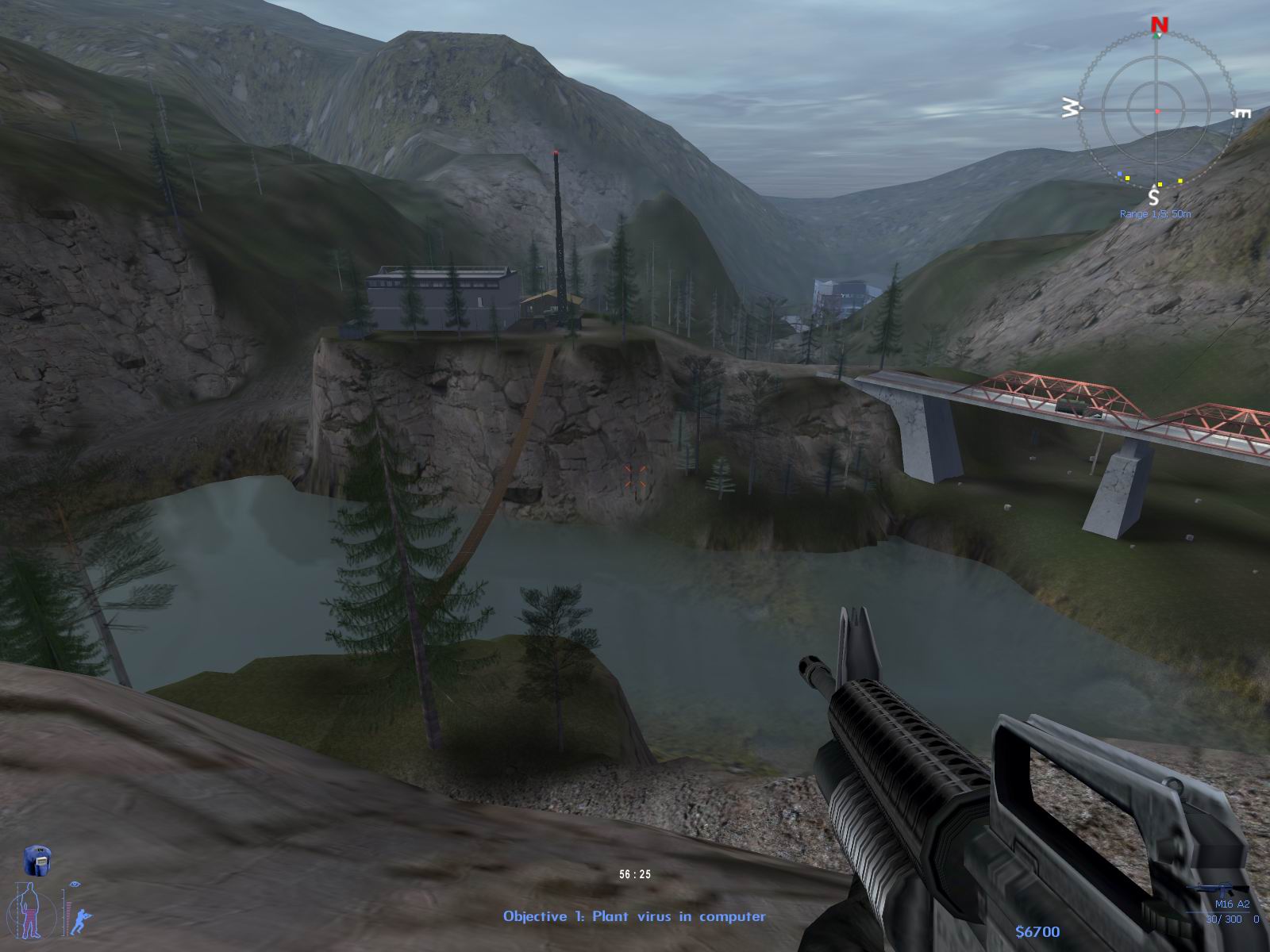Image resolution: width=1270 pixels, height=952 pixels.
Task: Click the E east marker on the compass
Action: tap(1241, 113)
